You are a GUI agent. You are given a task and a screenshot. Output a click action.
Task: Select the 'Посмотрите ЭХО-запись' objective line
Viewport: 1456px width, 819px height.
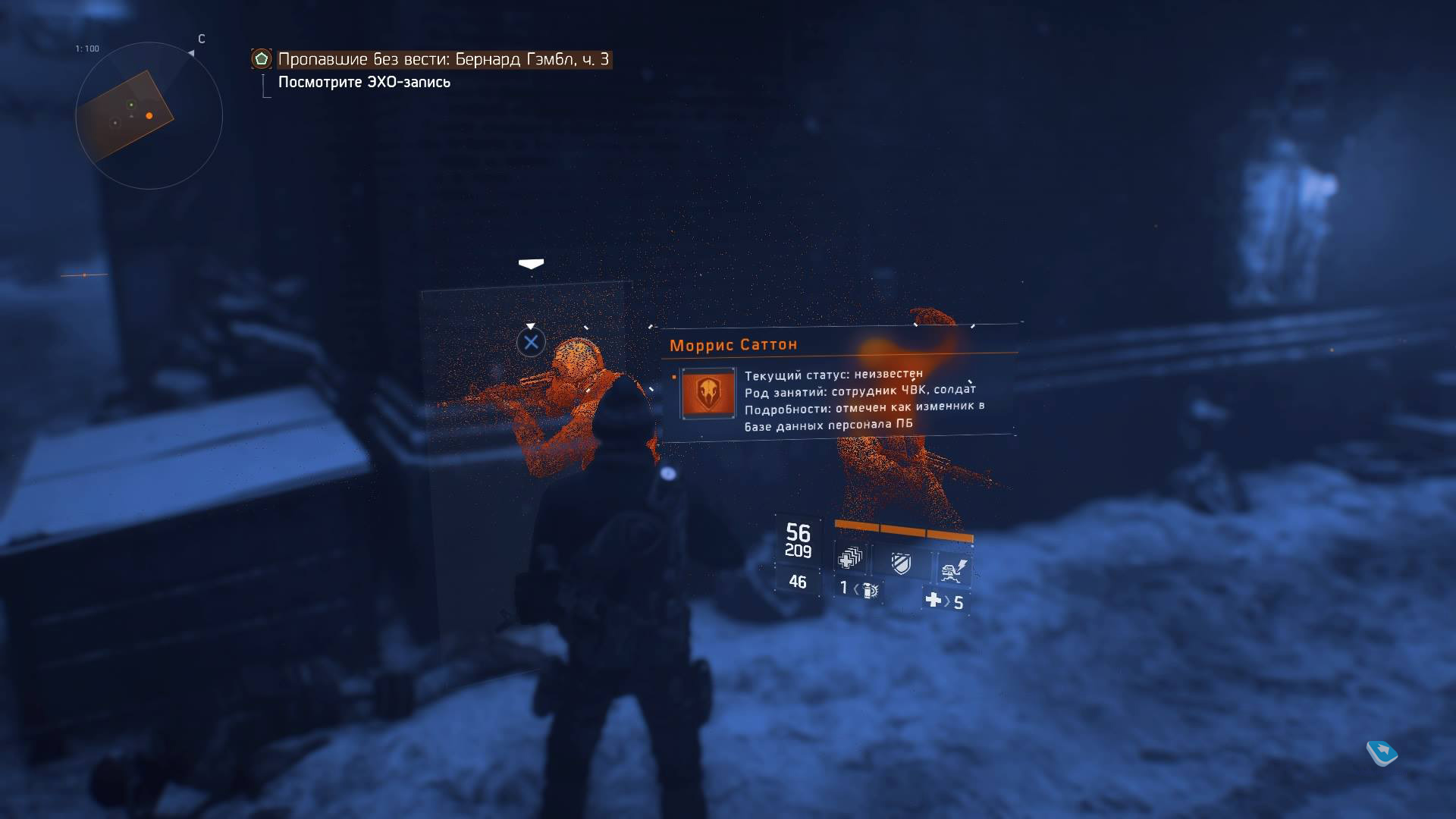[x=364, y=82]
